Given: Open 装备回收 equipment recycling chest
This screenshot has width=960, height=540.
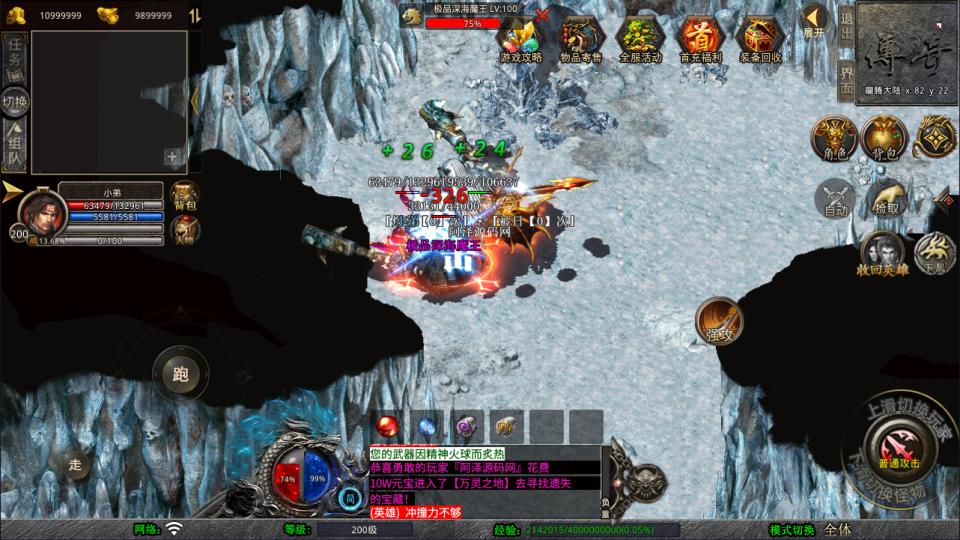Looking at the screenshot, I should pyautogui.click(x=760, y=38).
